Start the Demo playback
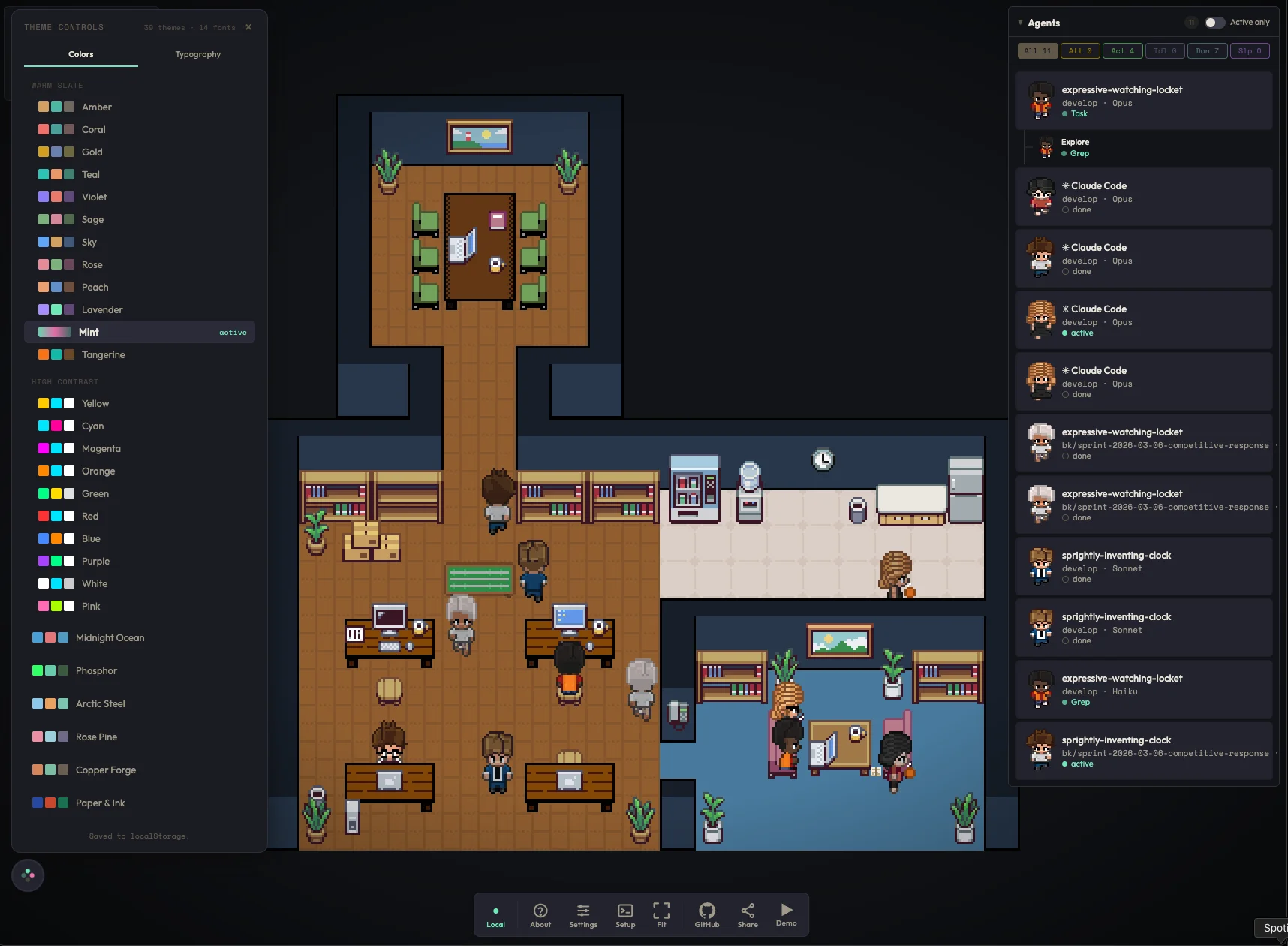The width and height of the screenshot is (1288, 946). pos(786,914)
